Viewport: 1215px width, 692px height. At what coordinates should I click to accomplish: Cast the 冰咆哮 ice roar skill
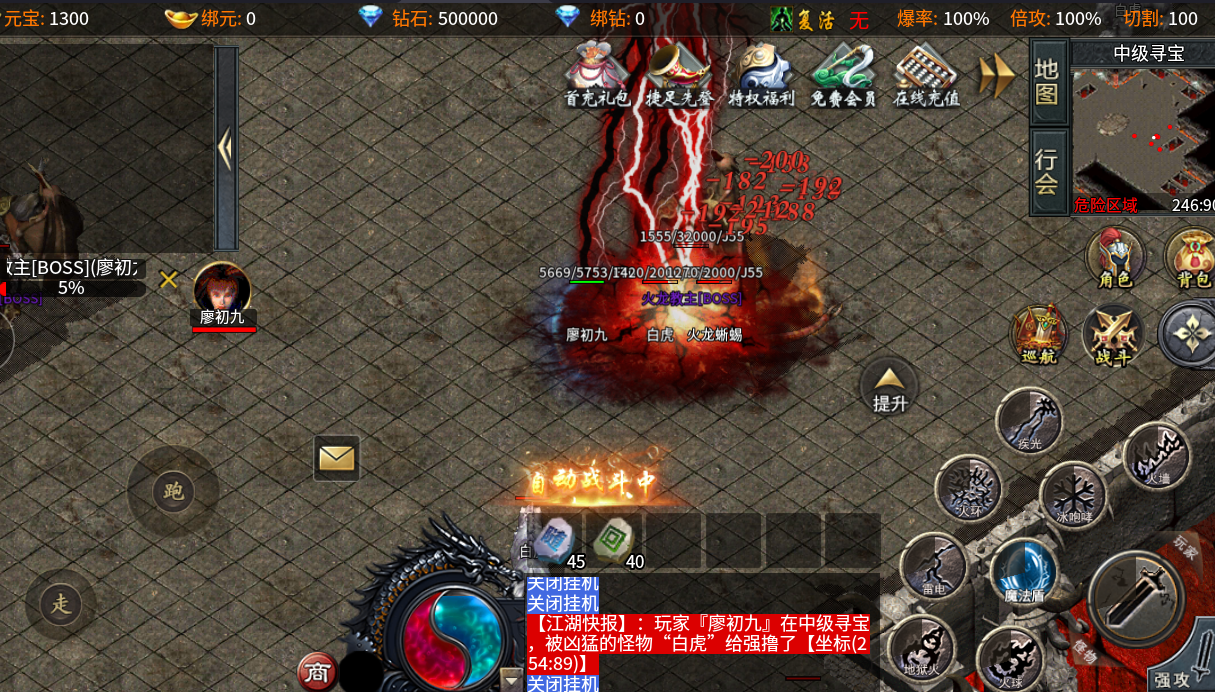click(1073, 494)
